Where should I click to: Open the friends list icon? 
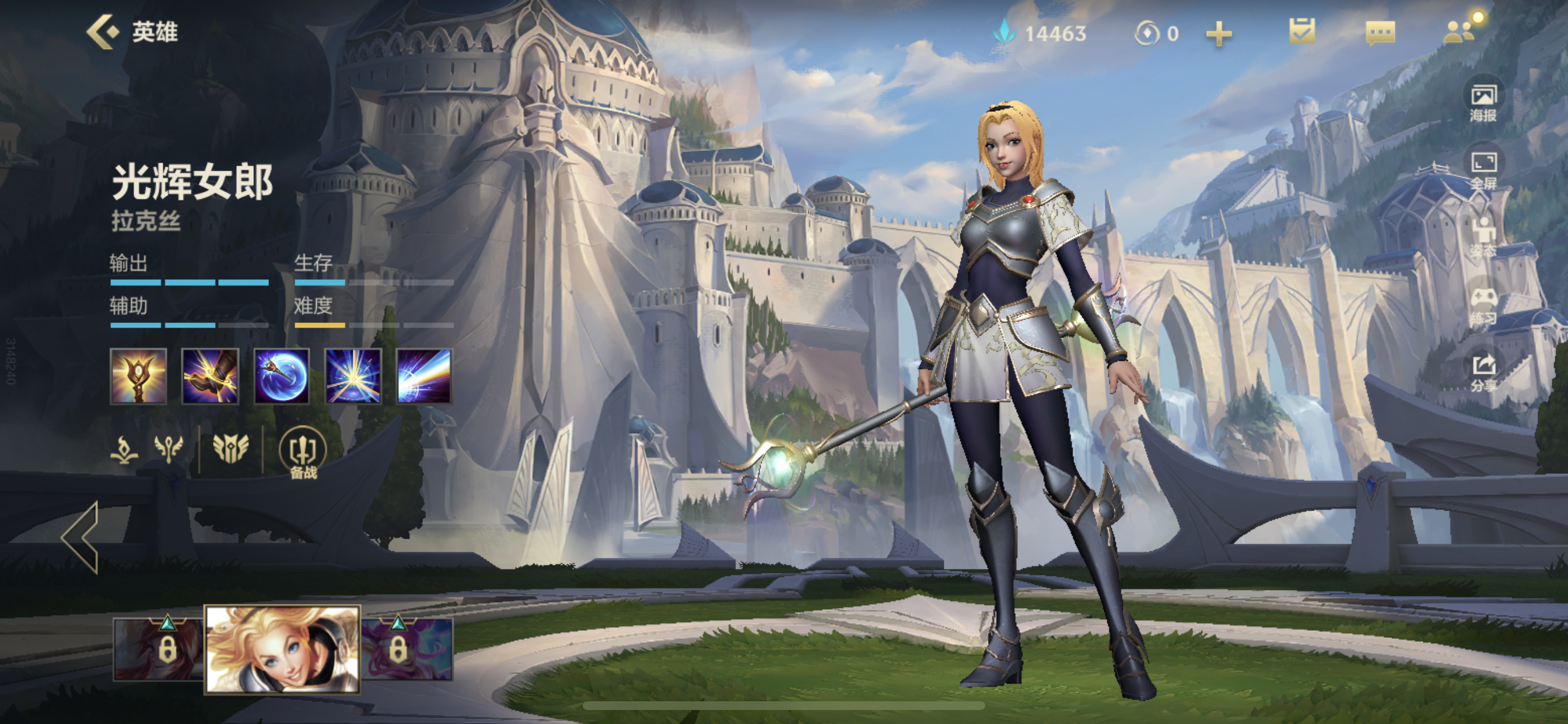pyautogui.click(x=1459, y=31)
